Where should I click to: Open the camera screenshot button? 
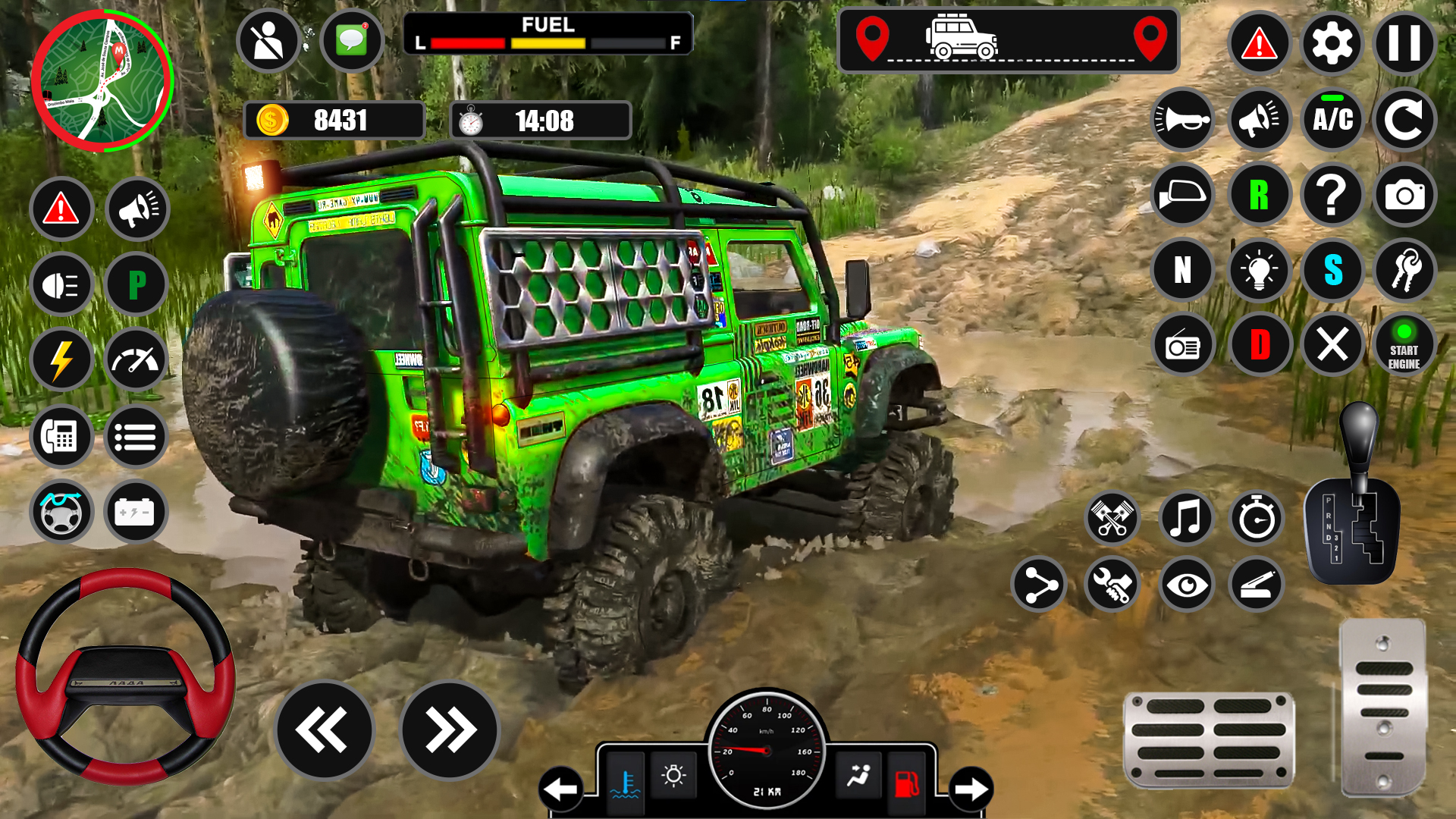pyautogui.click(x=1404, y=195)
